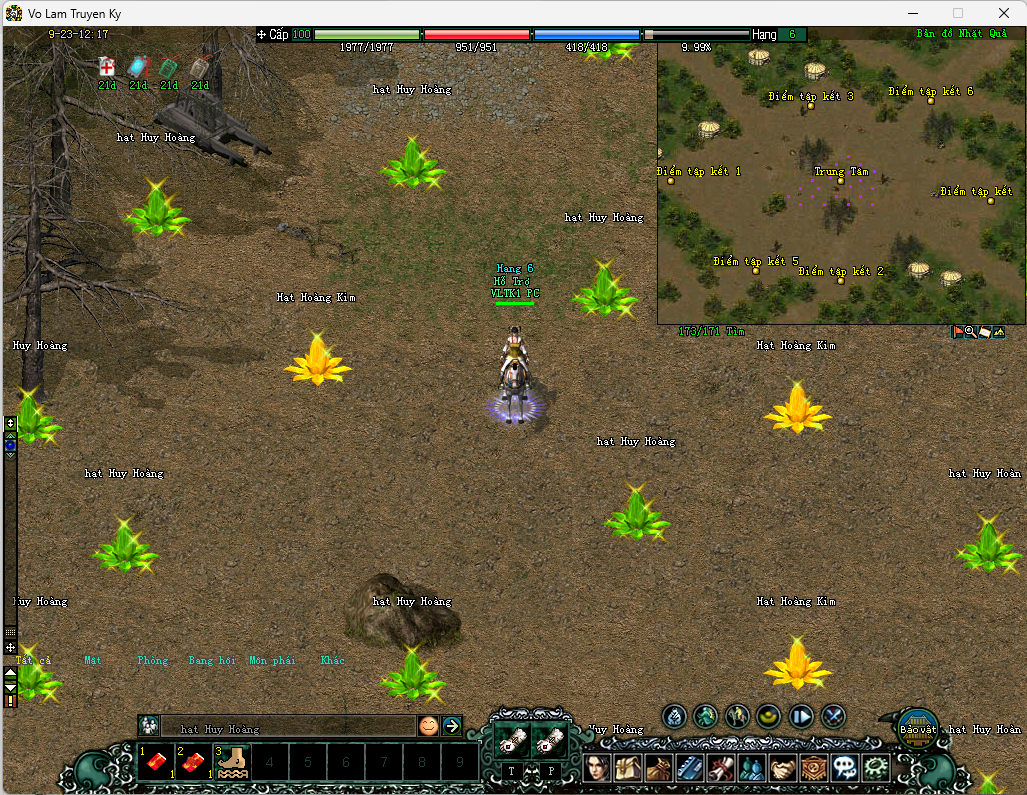Toggle the round play arrow button
The height and width of the screenshot is (795, 1027).
801,716
